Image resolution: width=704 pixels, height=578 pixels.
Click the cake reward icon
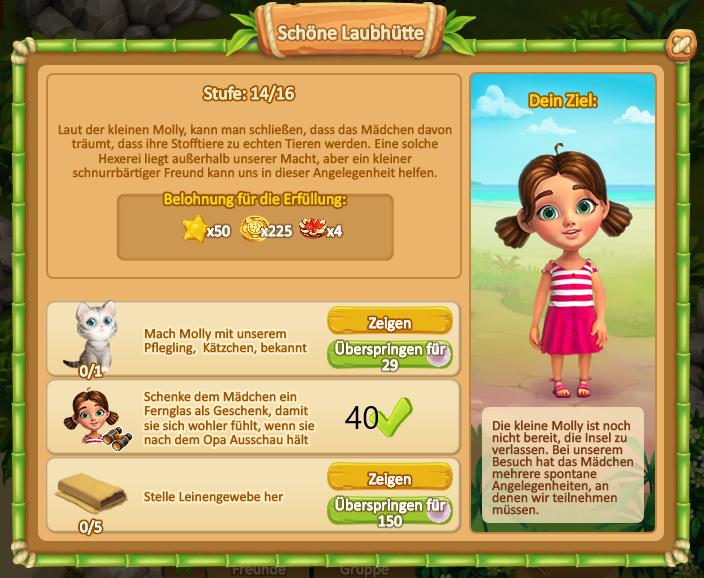pos(312,230)
